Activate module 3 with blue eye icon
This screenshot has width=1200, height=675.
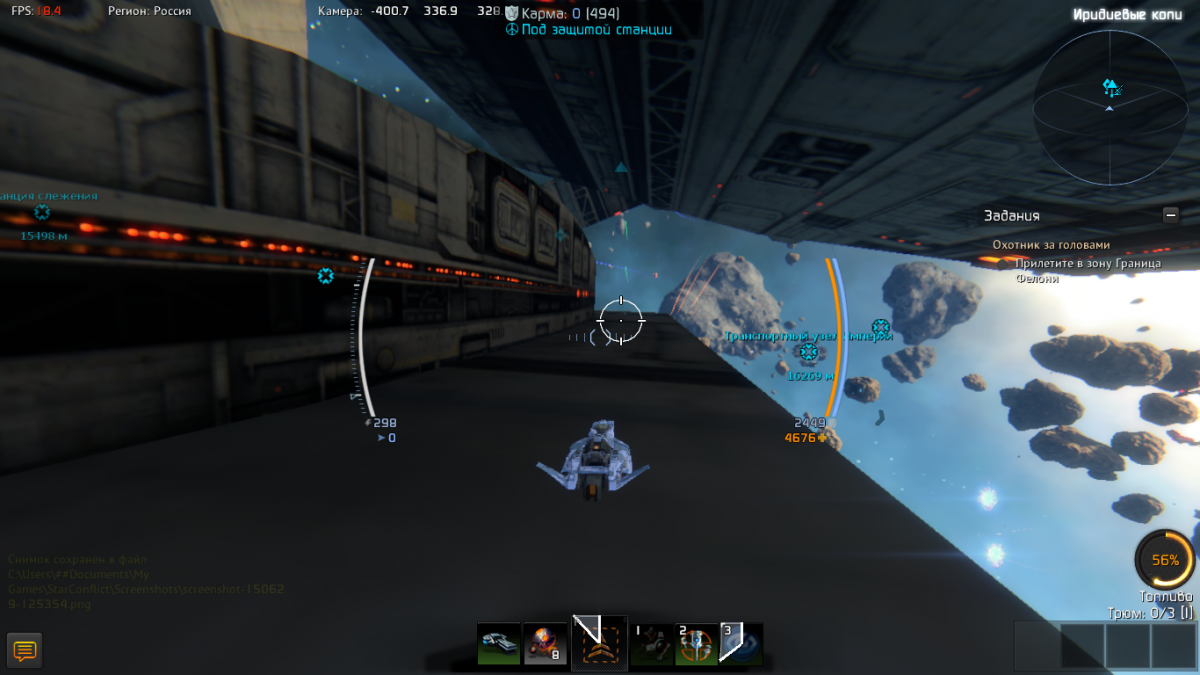741,643
